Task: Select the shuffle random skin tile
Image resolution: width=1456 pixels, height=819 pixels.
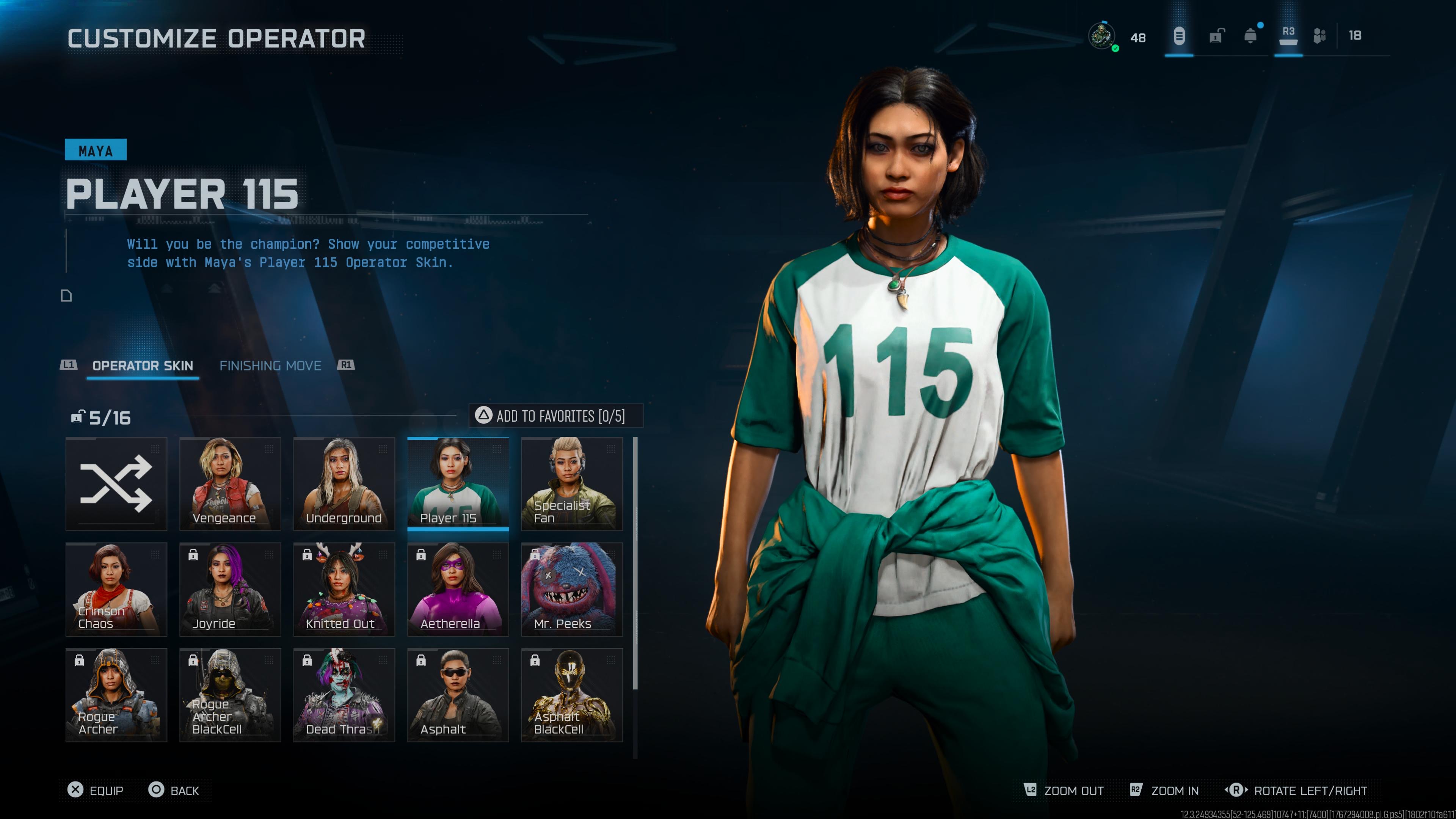Action: [116, 484]
